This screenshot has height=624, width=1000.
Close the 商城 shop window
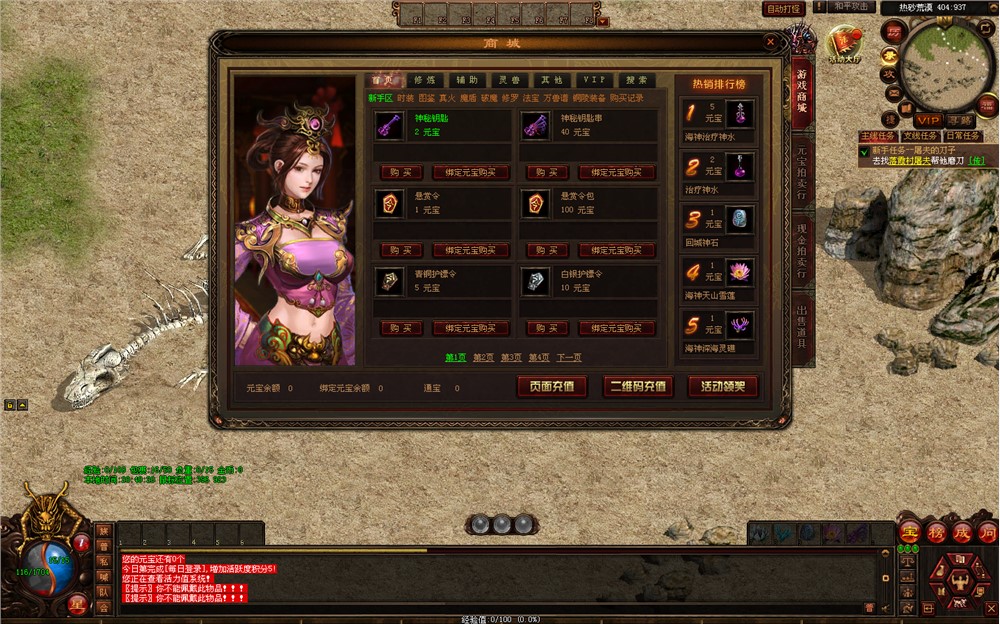coord(770,43)
